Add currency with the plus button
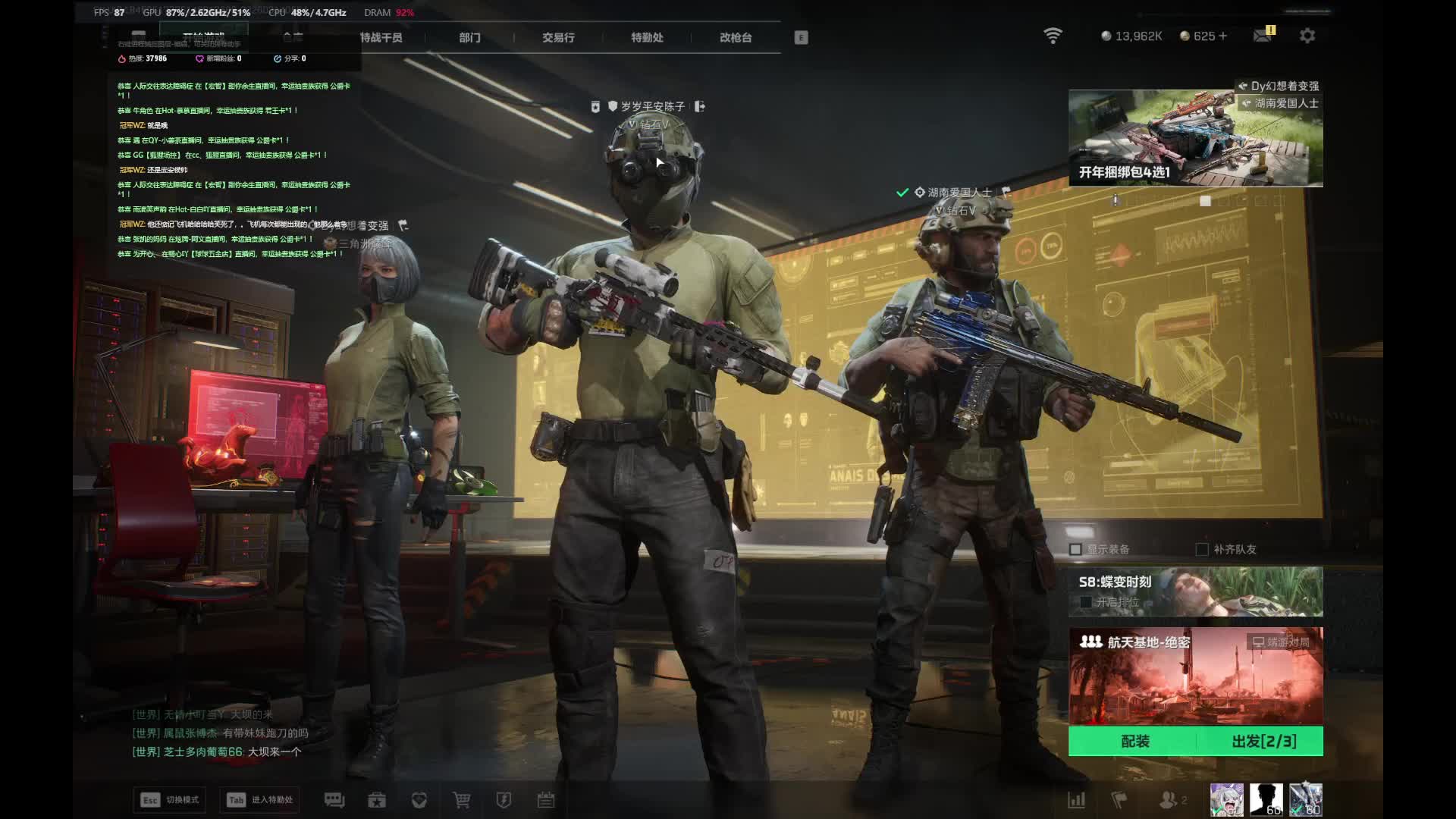 [1222, 36]
